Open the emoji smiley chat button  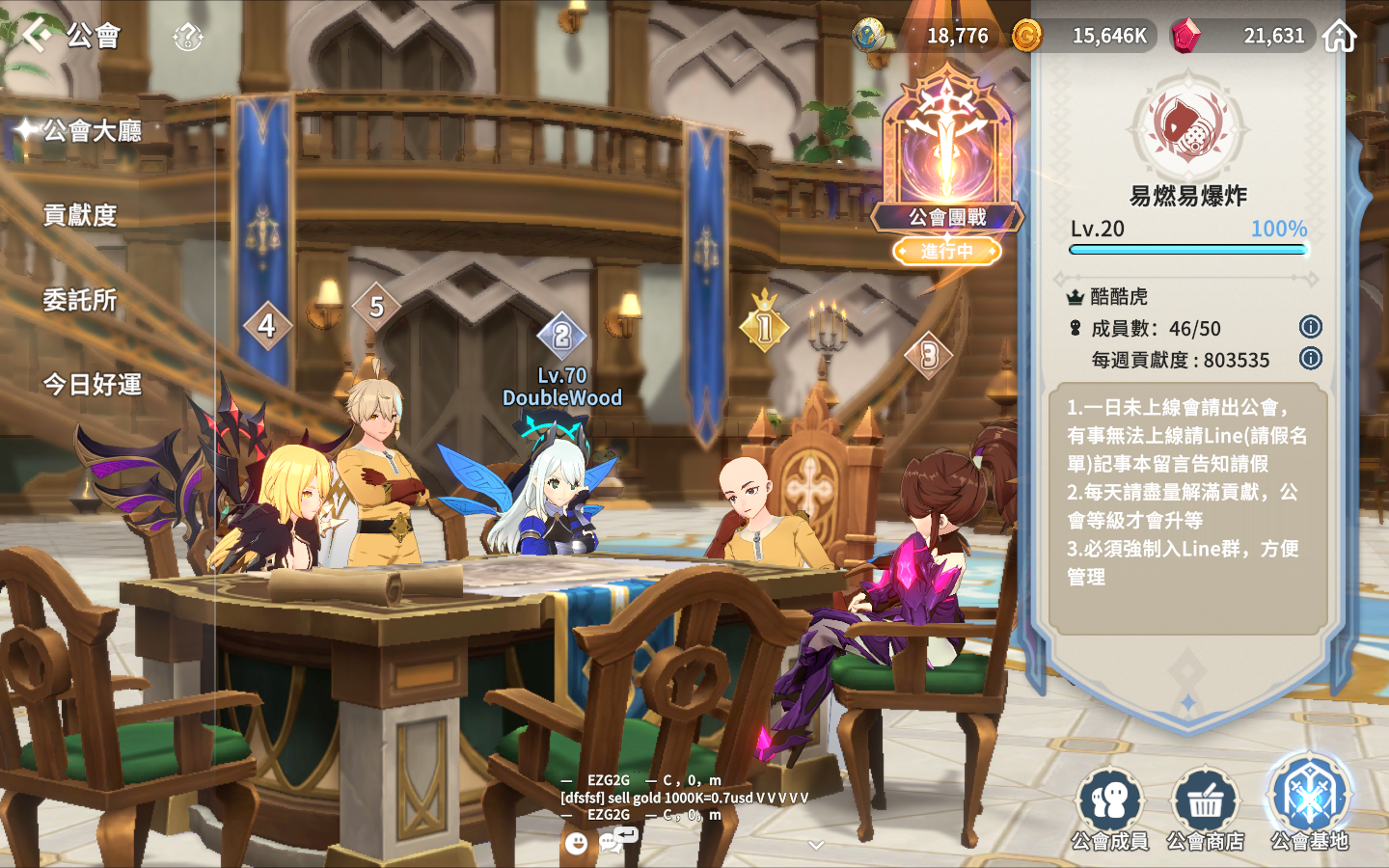click(x=576, y=844)
